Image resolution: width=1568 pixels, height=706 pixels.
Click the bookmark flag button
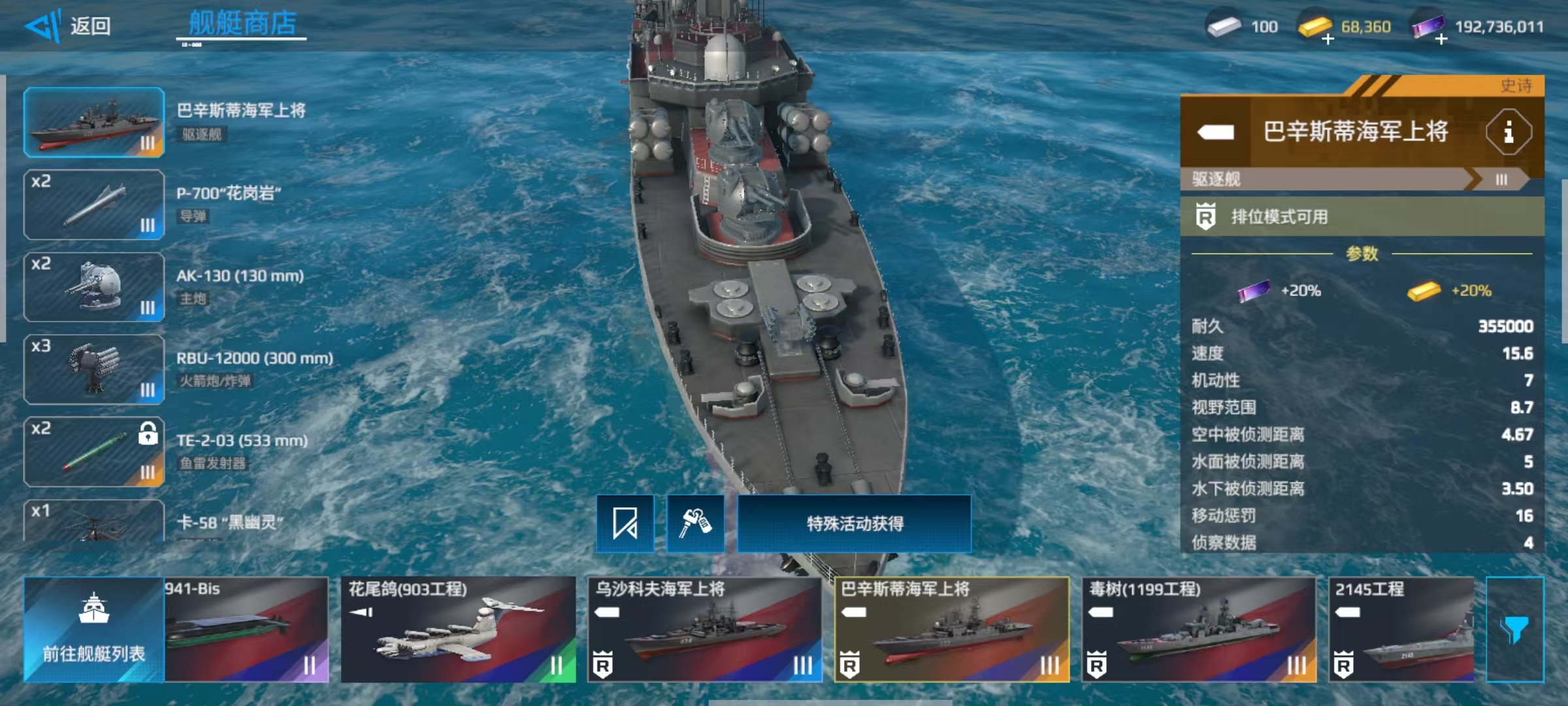(625, 524)
